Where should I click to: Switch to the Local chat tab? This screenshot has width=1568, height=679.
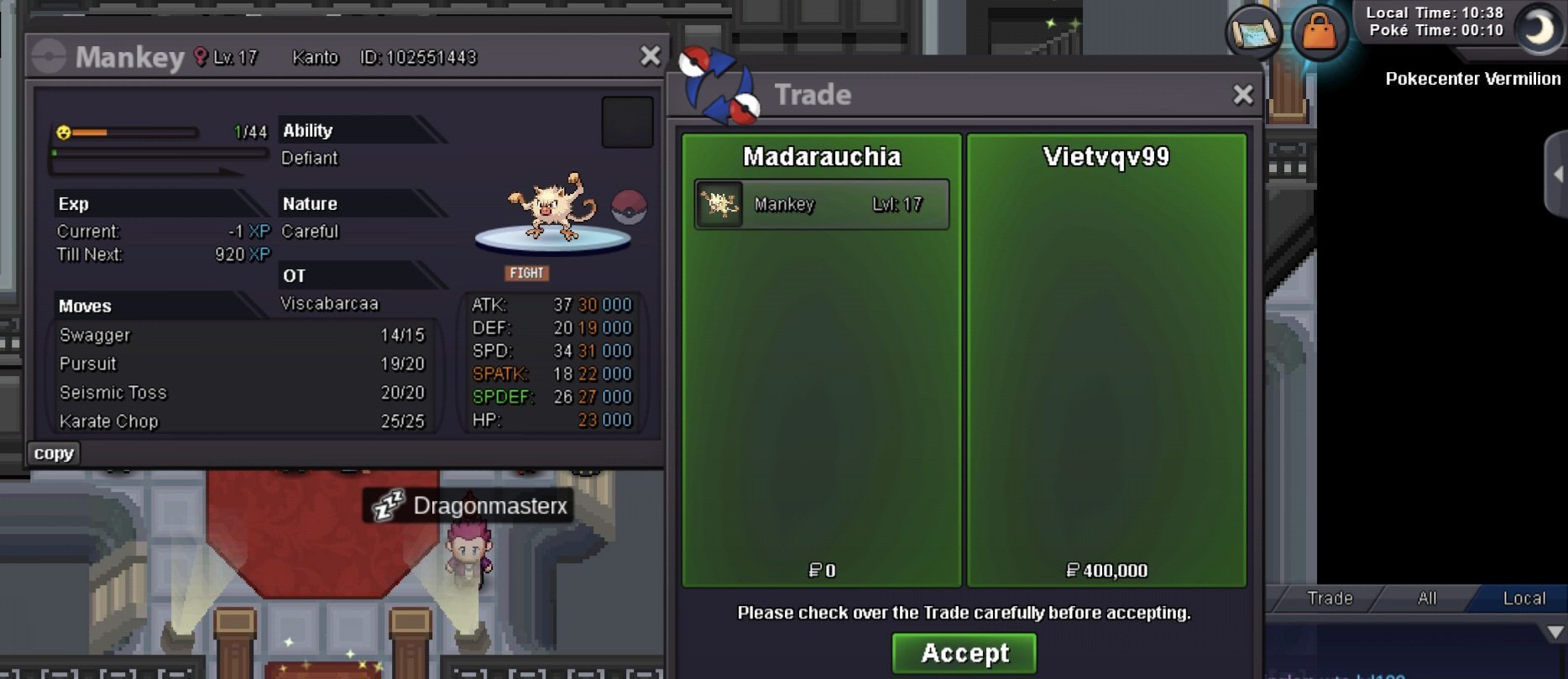pyautogui.click(x=1524, y=598)
